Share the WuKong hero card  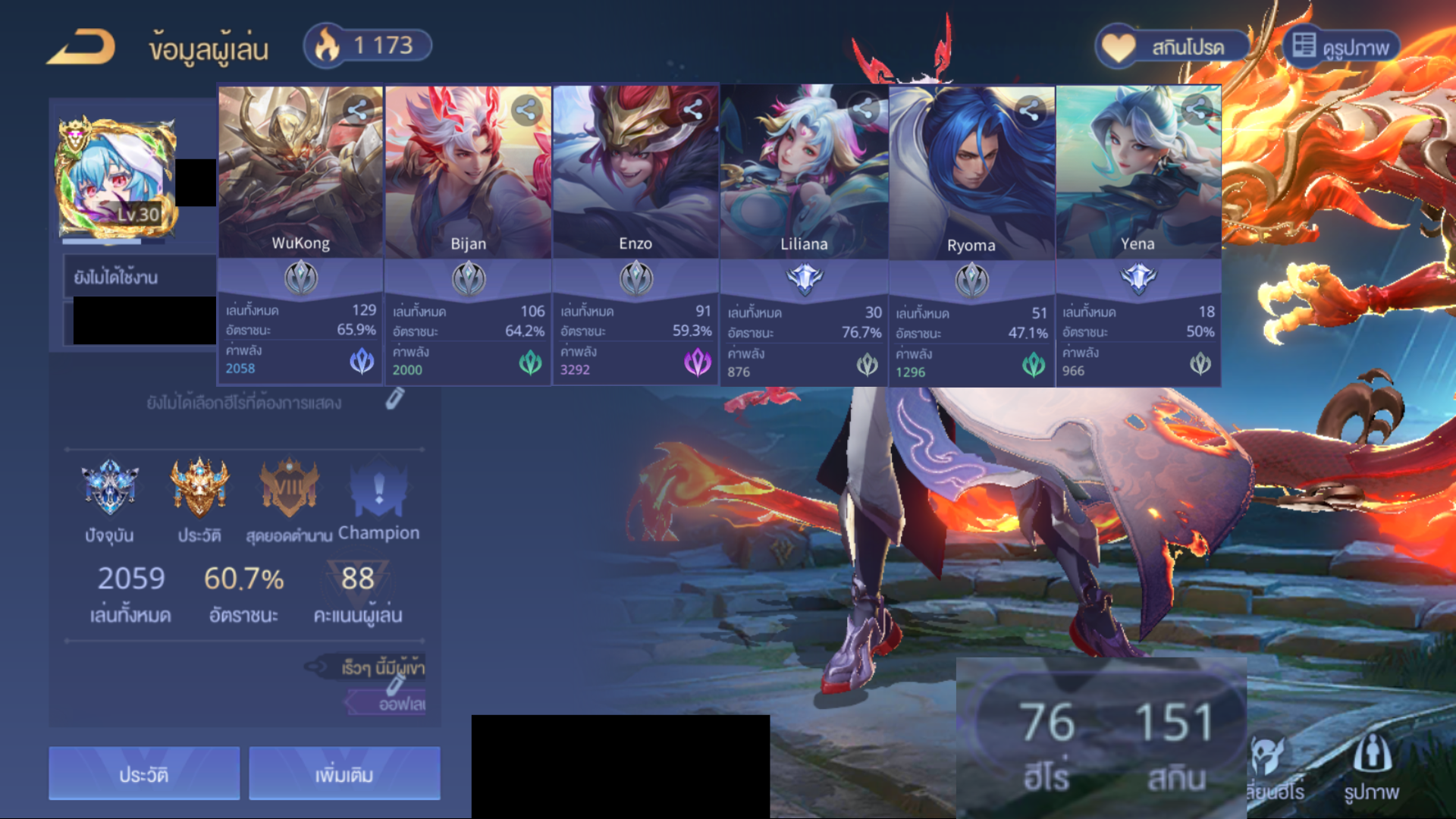pos(358,111)
